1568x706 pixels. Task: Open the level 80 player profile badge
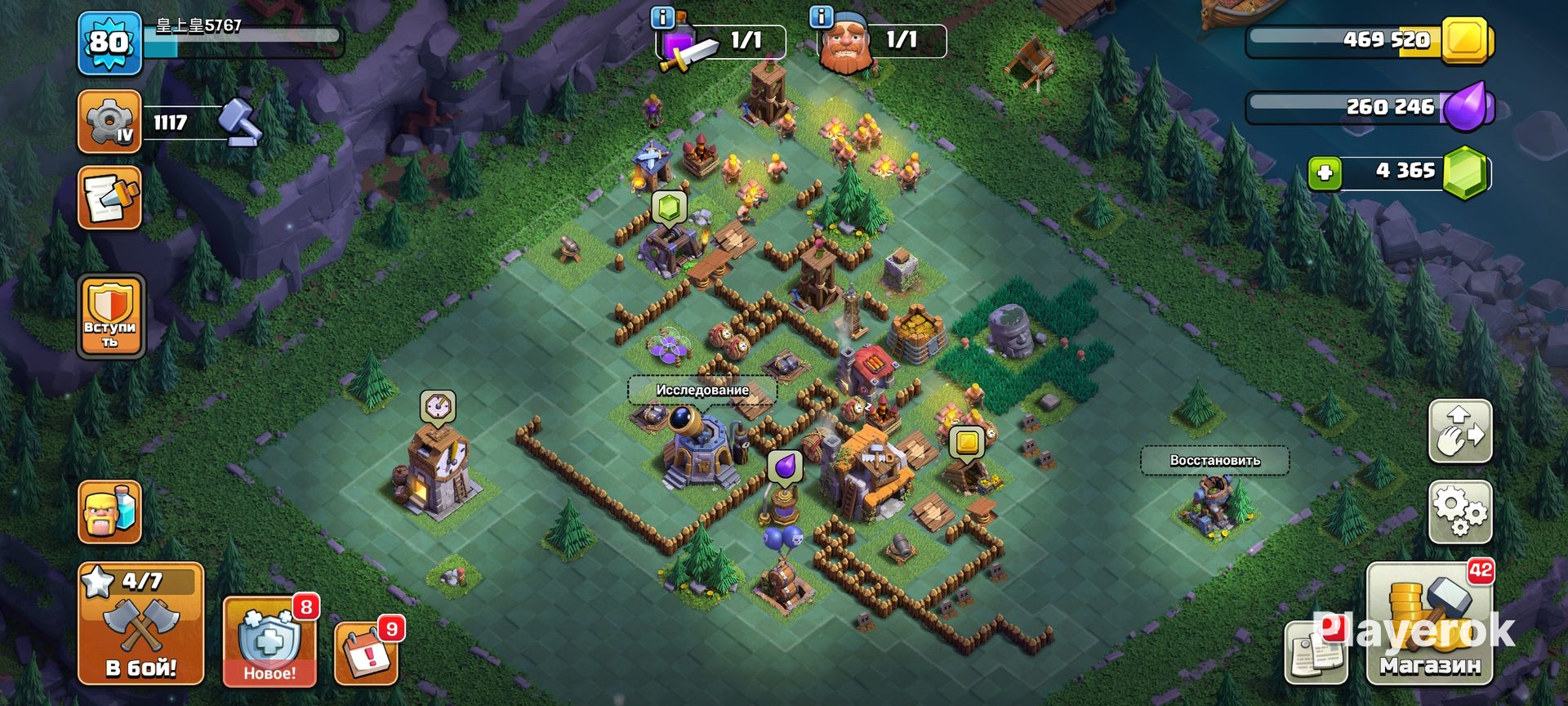coord(110,42)
